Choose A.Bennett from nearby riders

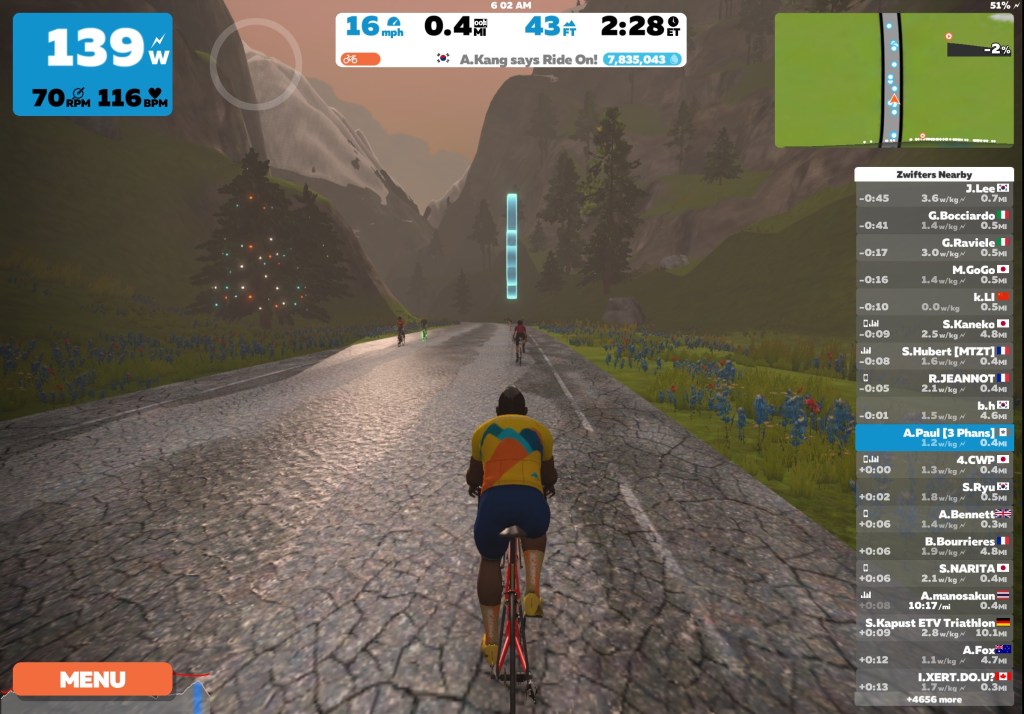(x=934, y=518)
